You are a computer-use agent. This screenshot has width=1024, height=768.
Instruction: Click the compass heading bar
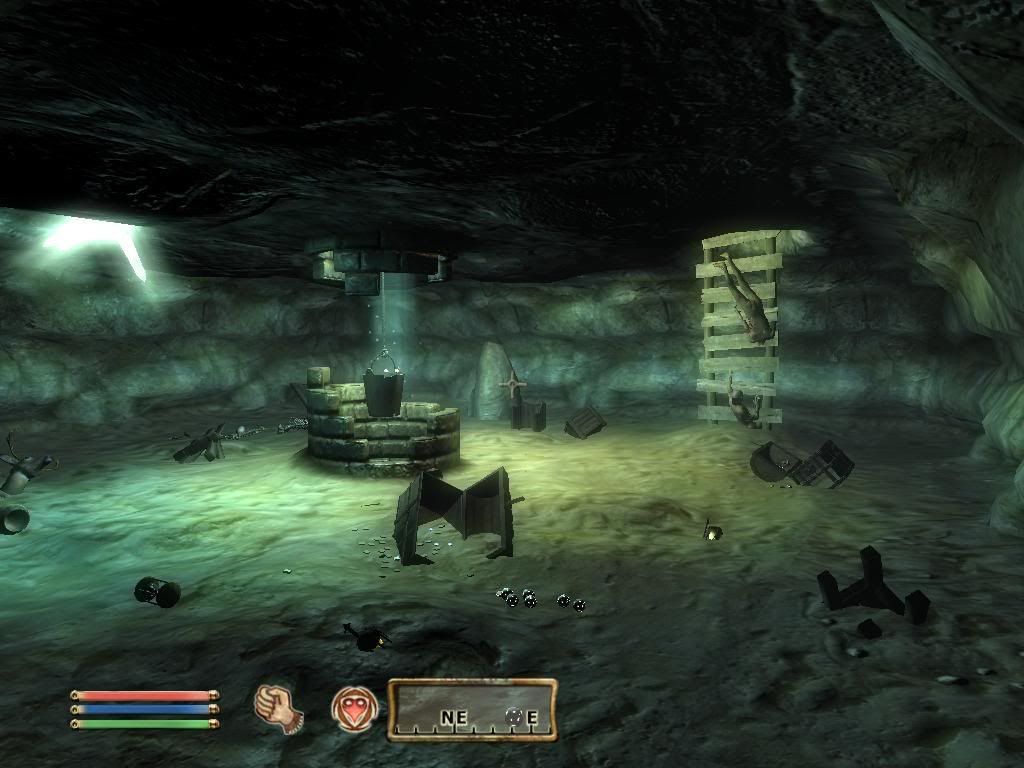(x=472, y=711)
